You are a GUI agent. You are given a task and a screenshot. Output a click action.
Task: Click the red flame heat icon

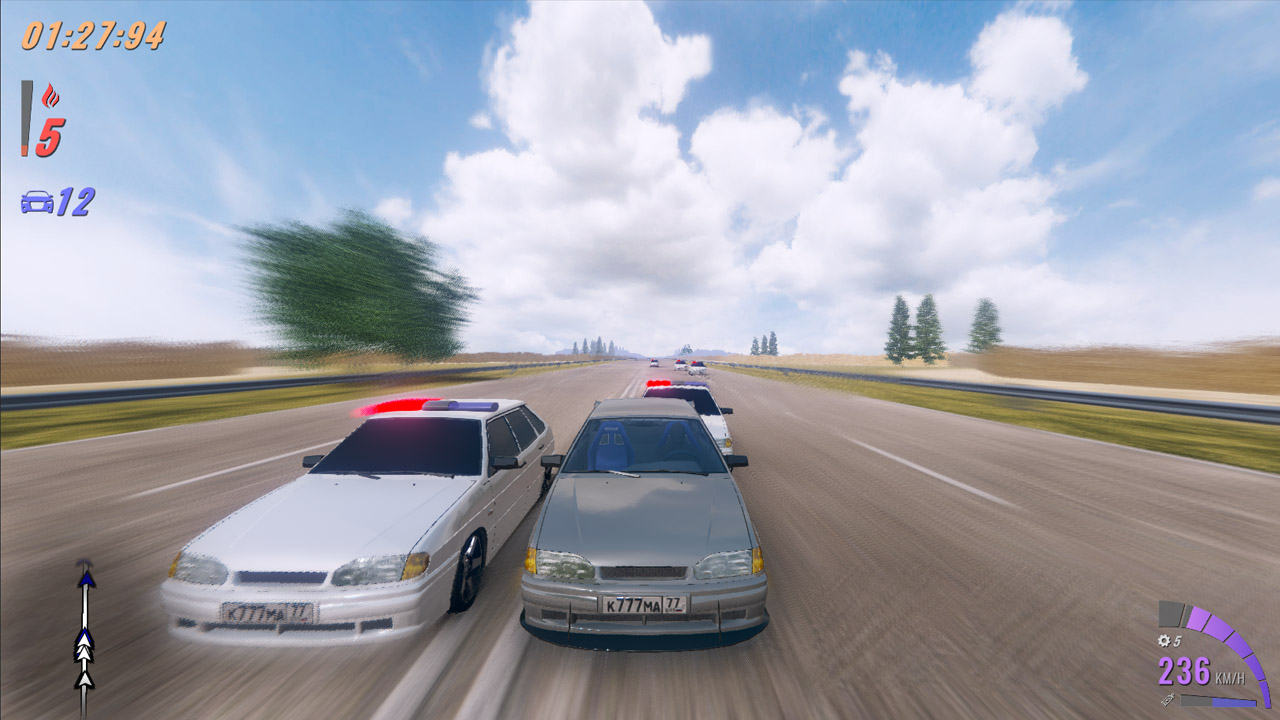click(50, 95)
